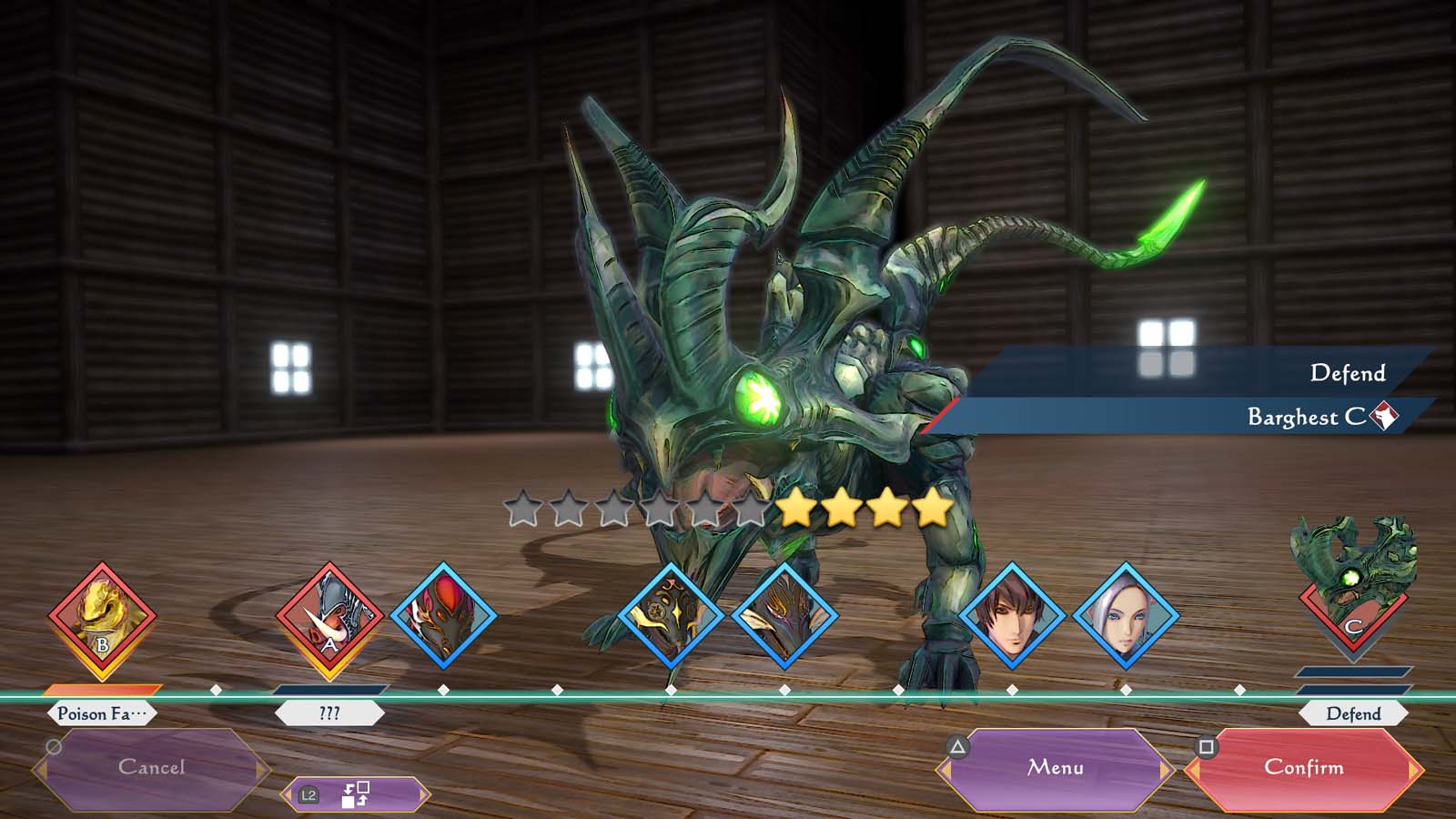The height and width of the screenshot is (819, 1456).
Task: Select the red-crested monster turn icon
Action: click(443, 616)
